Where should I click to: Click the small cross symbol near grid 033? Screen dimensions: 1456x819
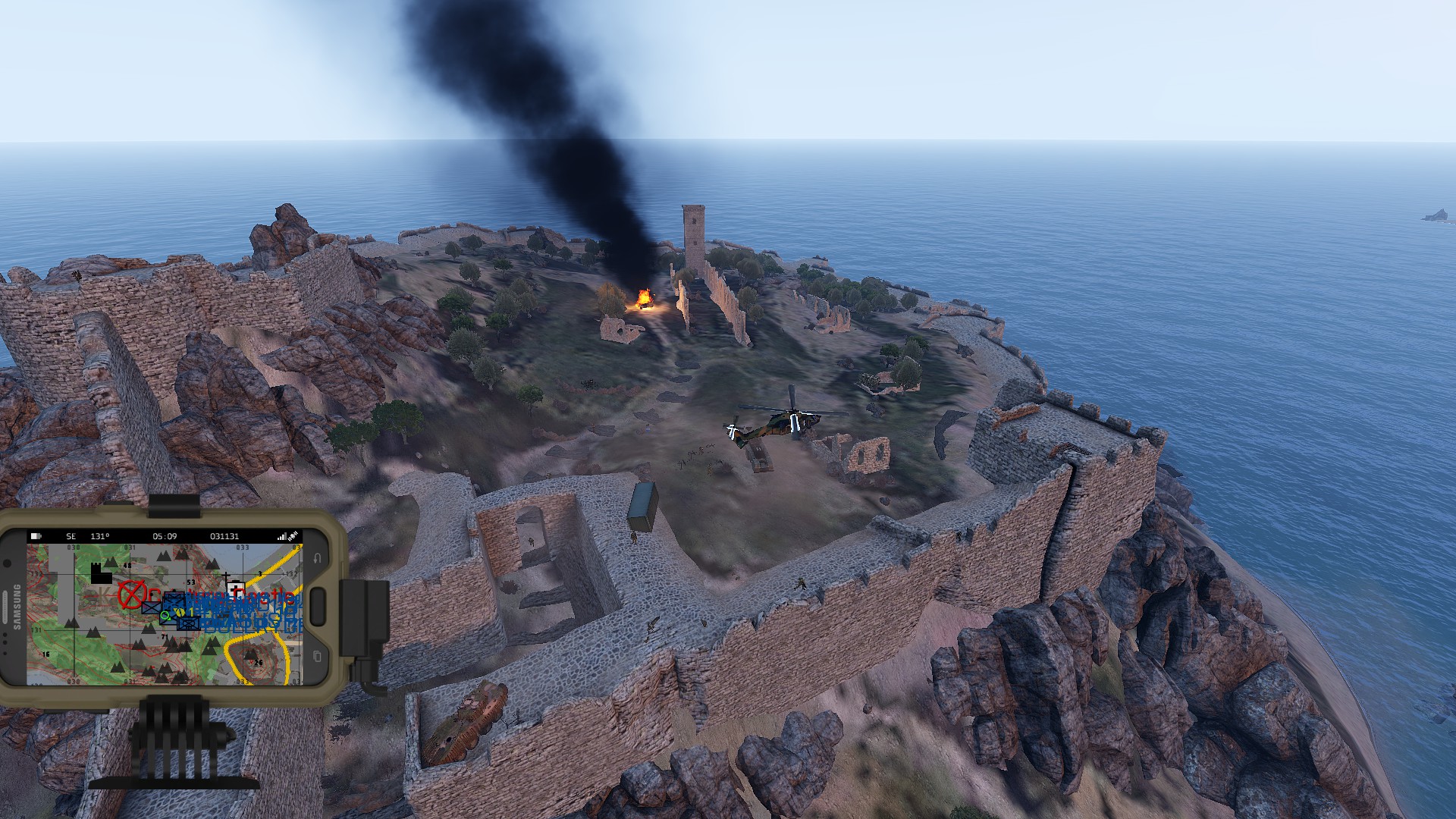(226, 576)
